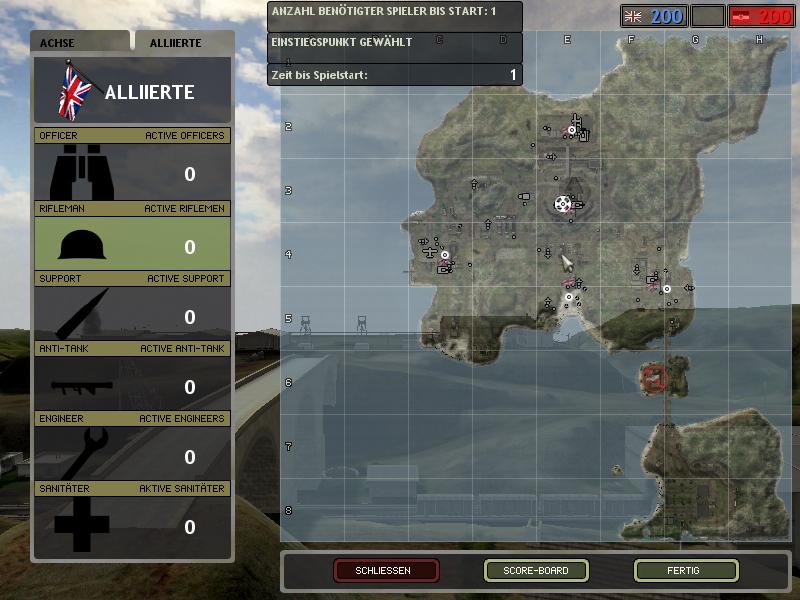Choose the Anti-Tank bazooka class
The height and width of the screenshot is (600, 800).
[132, 384]
